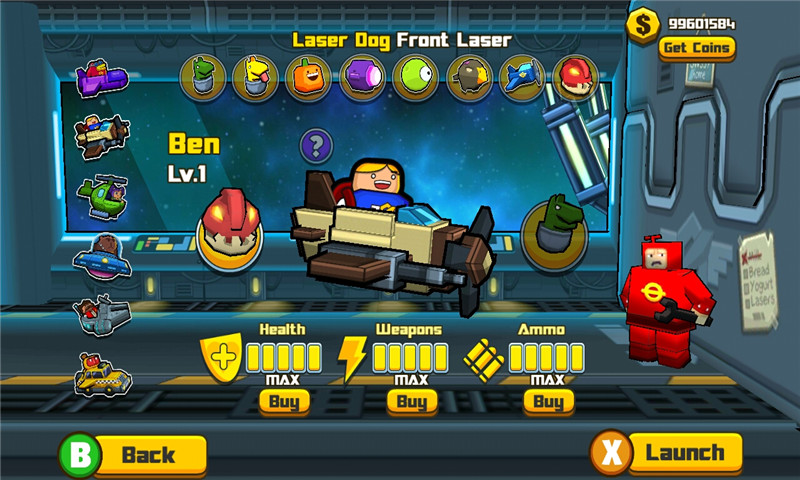Screen dimensions: 800x480
Task: Select the green dinosaur sidekick icon in top row
Action: 202,78
